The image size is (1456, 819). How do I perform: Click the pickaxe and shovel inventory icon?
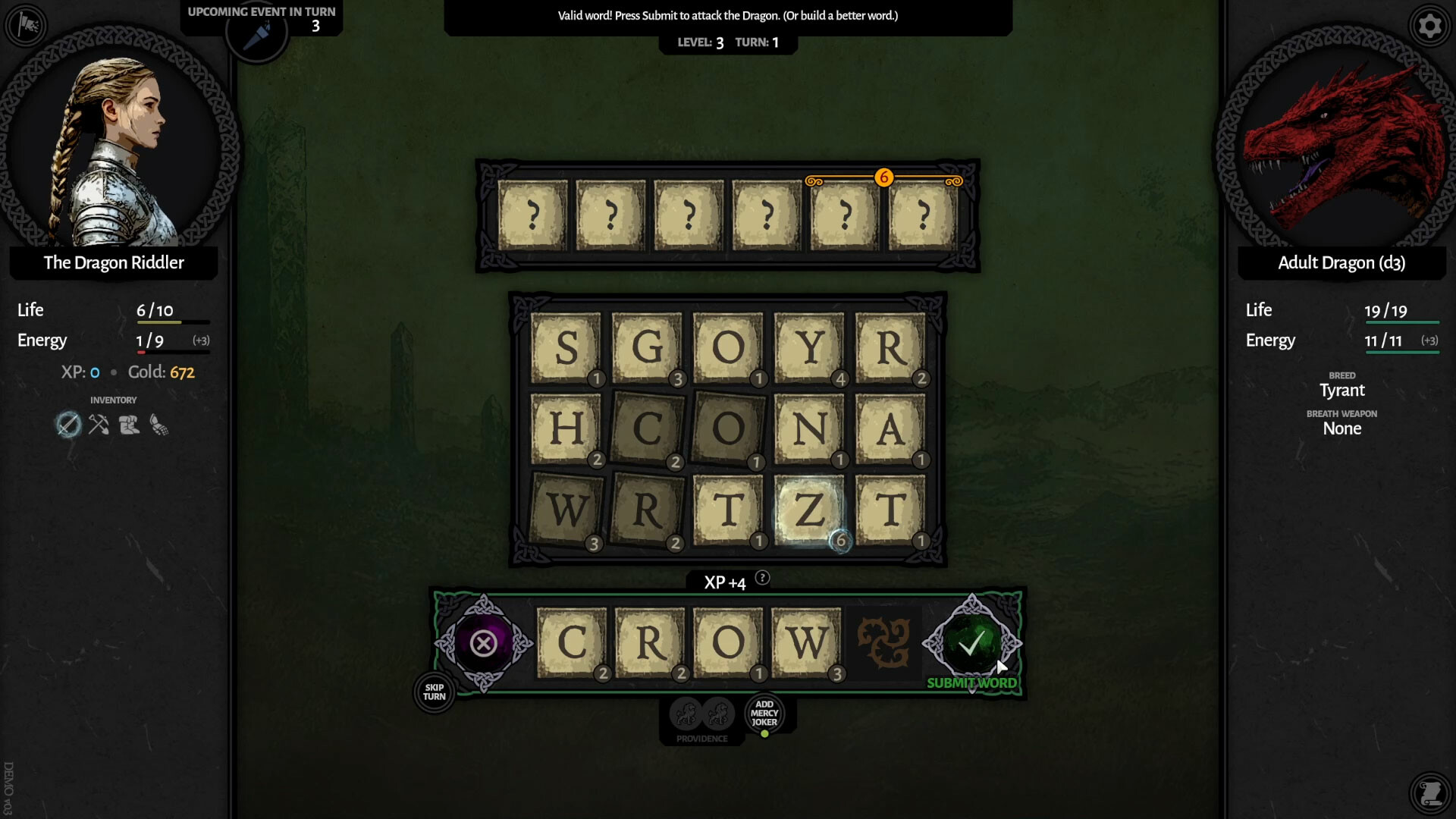point(99,425)
